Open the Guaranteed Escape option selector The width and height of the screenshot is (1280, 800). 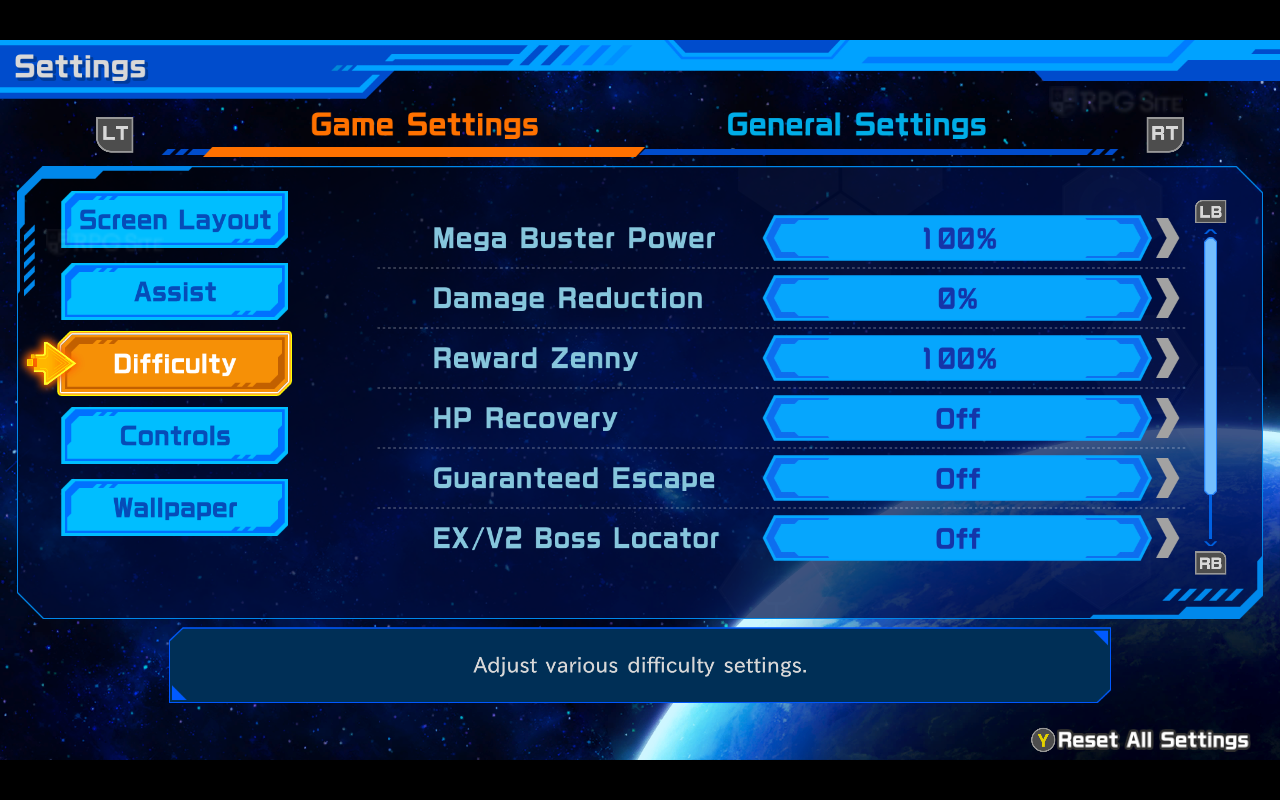(957, 478)
